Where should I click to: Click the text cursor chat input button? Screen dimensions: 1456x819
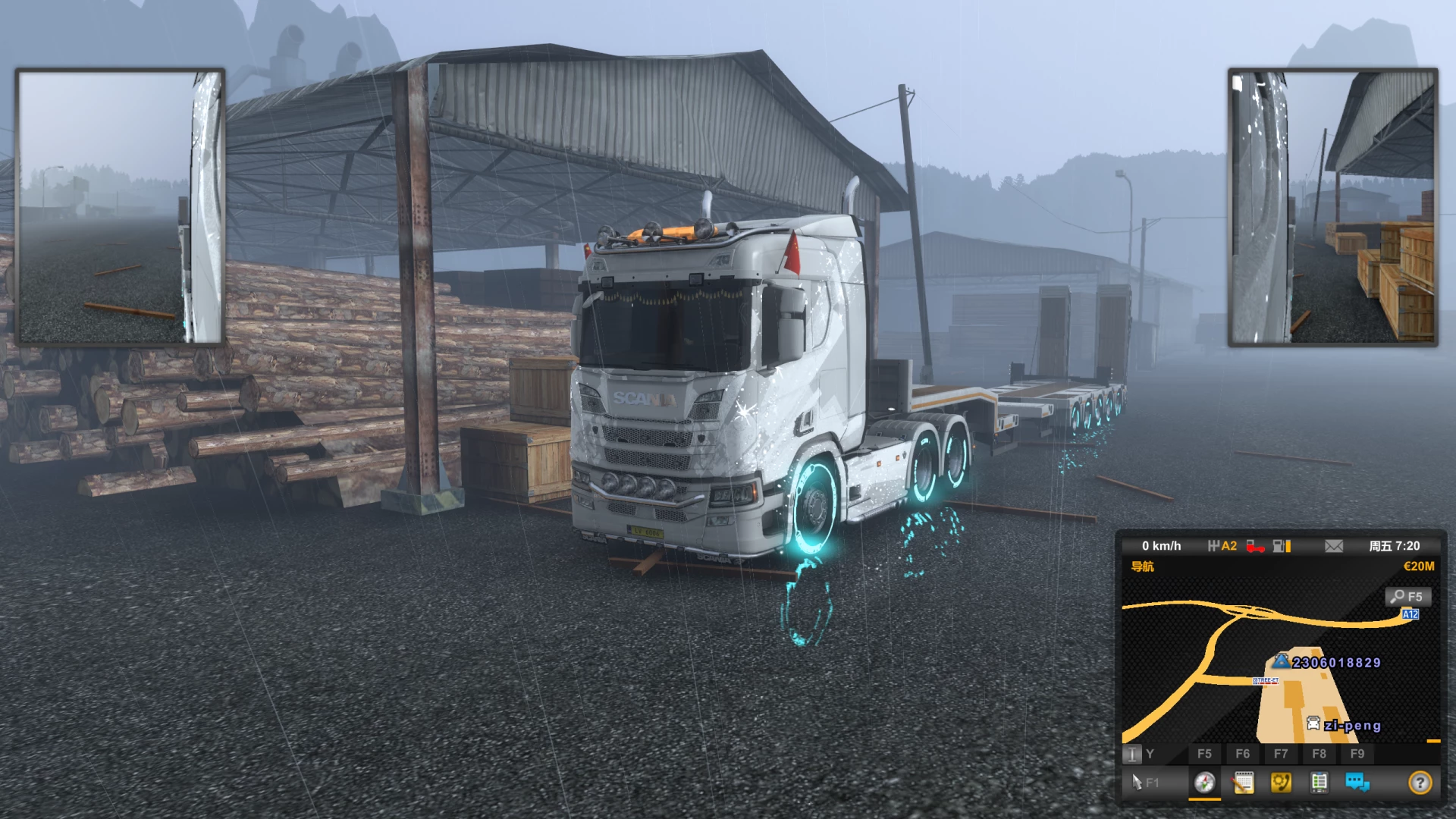coord(1131,754)
